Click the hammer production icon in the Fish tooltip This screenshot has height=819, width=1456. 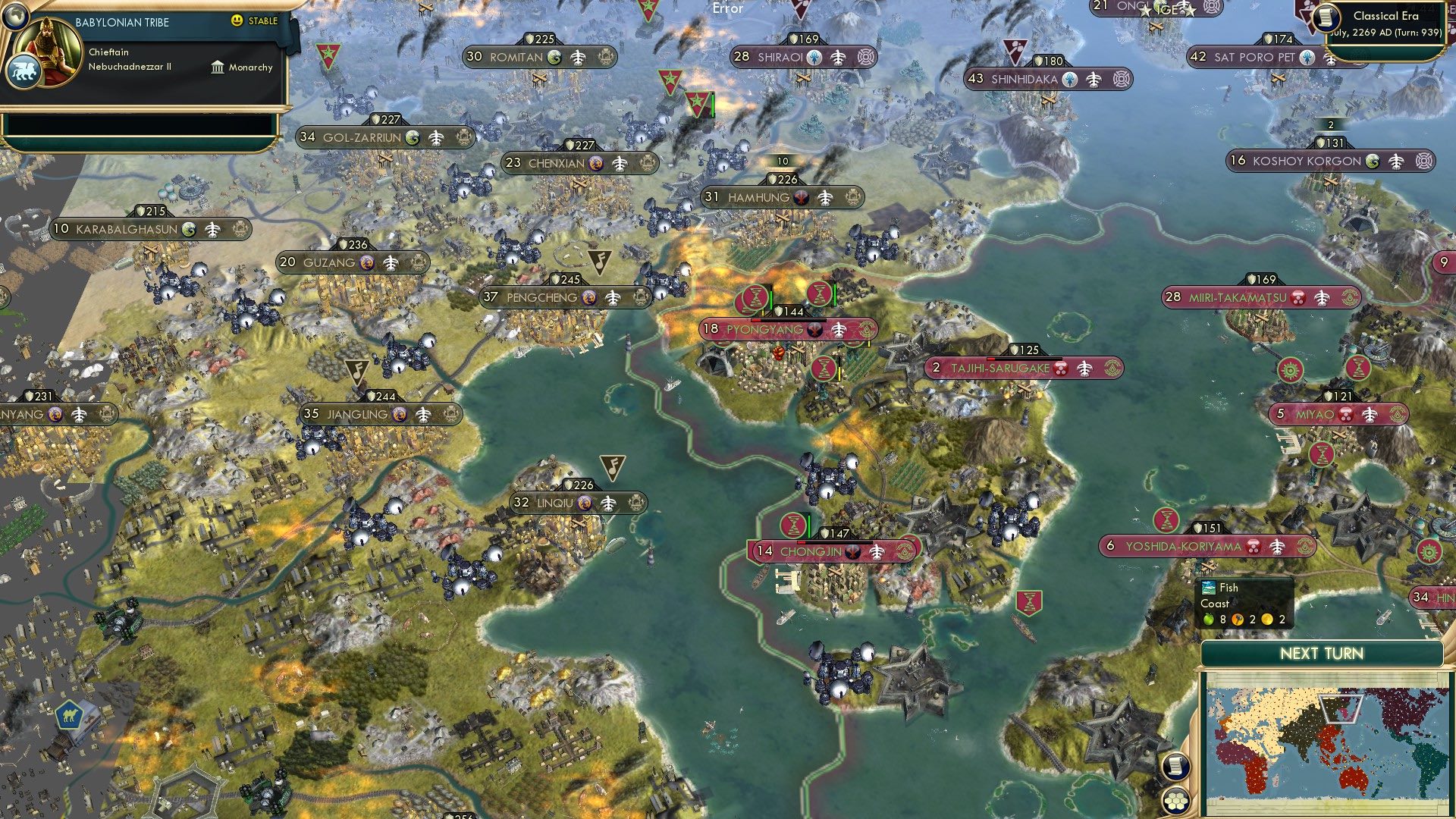[x=1237, y=620]
